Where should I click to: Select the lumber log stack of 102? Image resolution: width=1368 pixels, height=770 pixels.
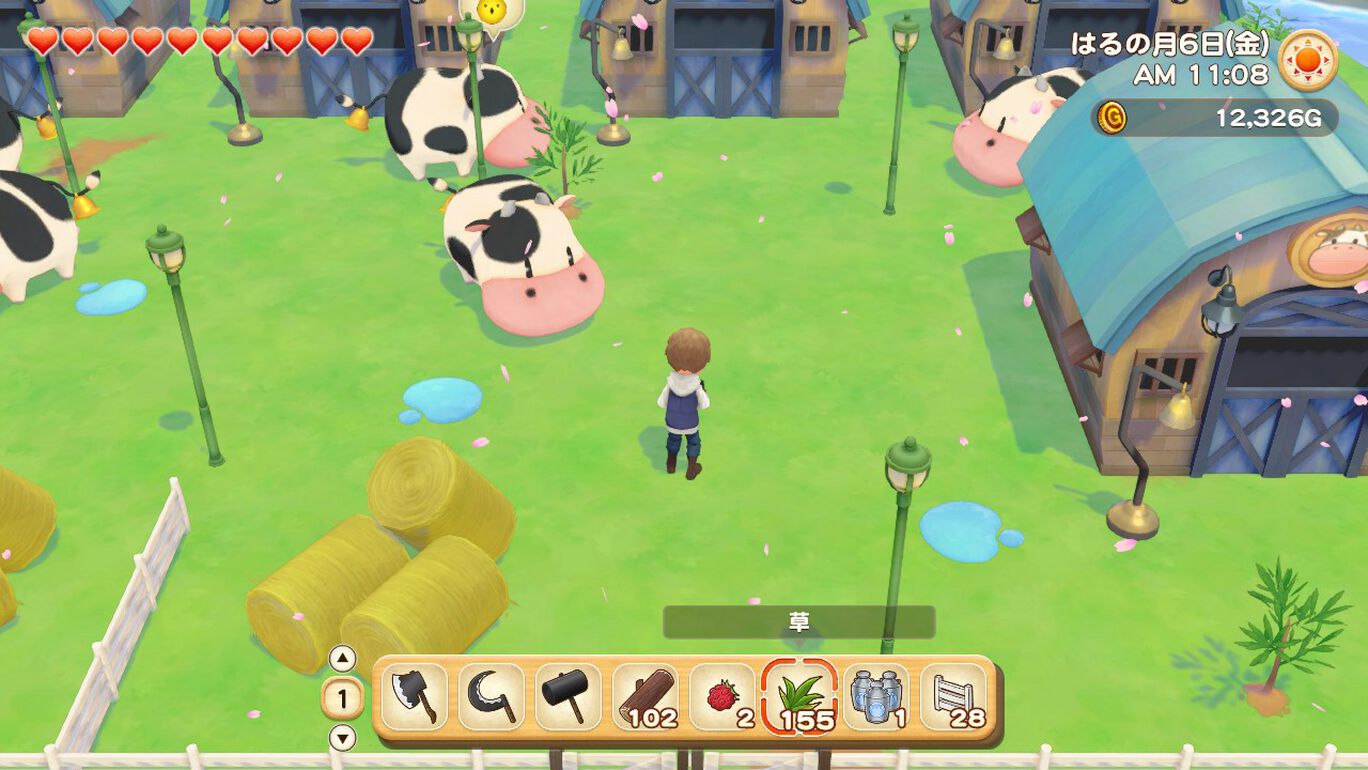[645, 697]
